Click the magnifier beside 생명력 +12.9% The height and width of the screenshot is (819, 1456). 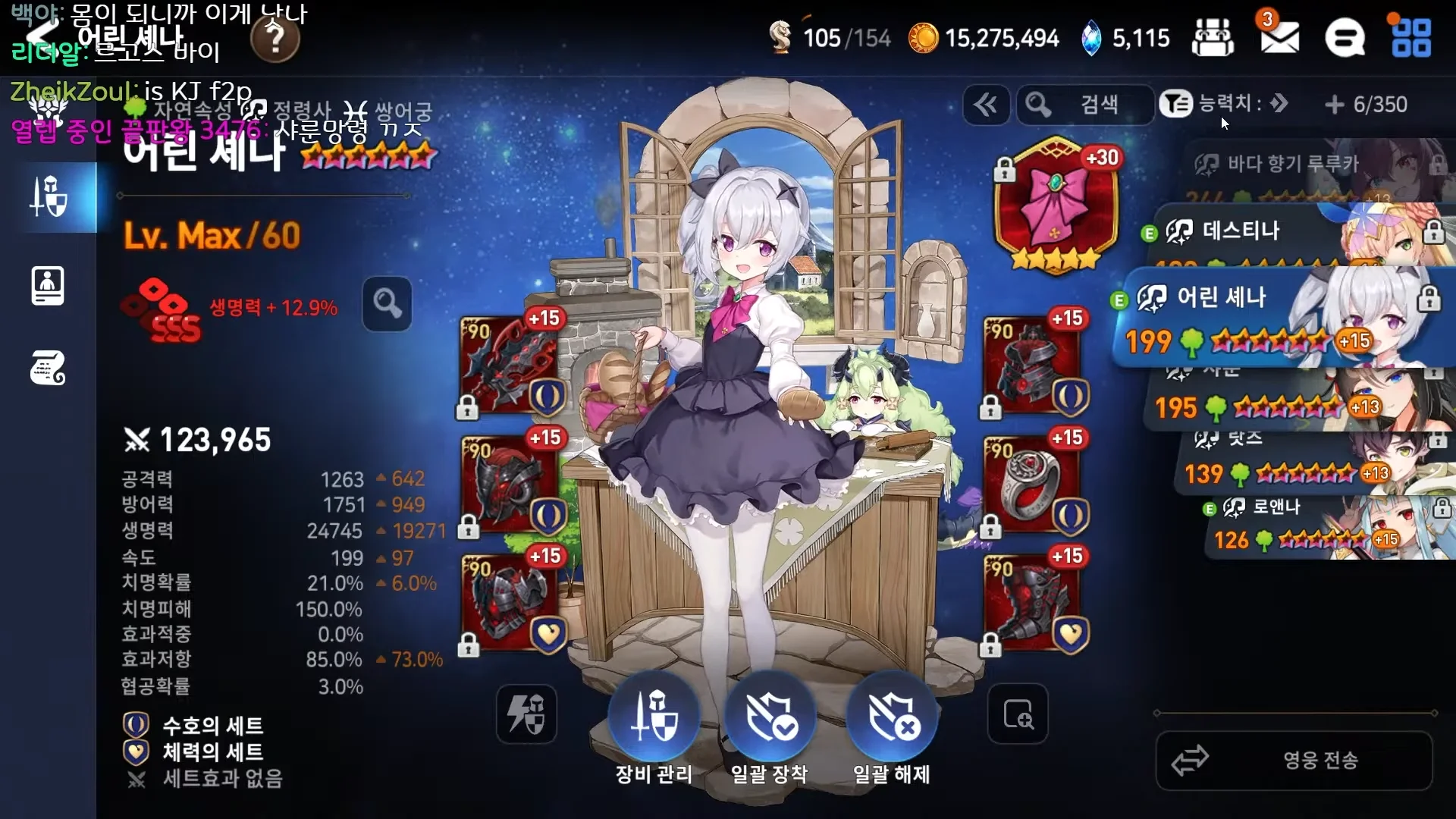(x=388, y=304)
